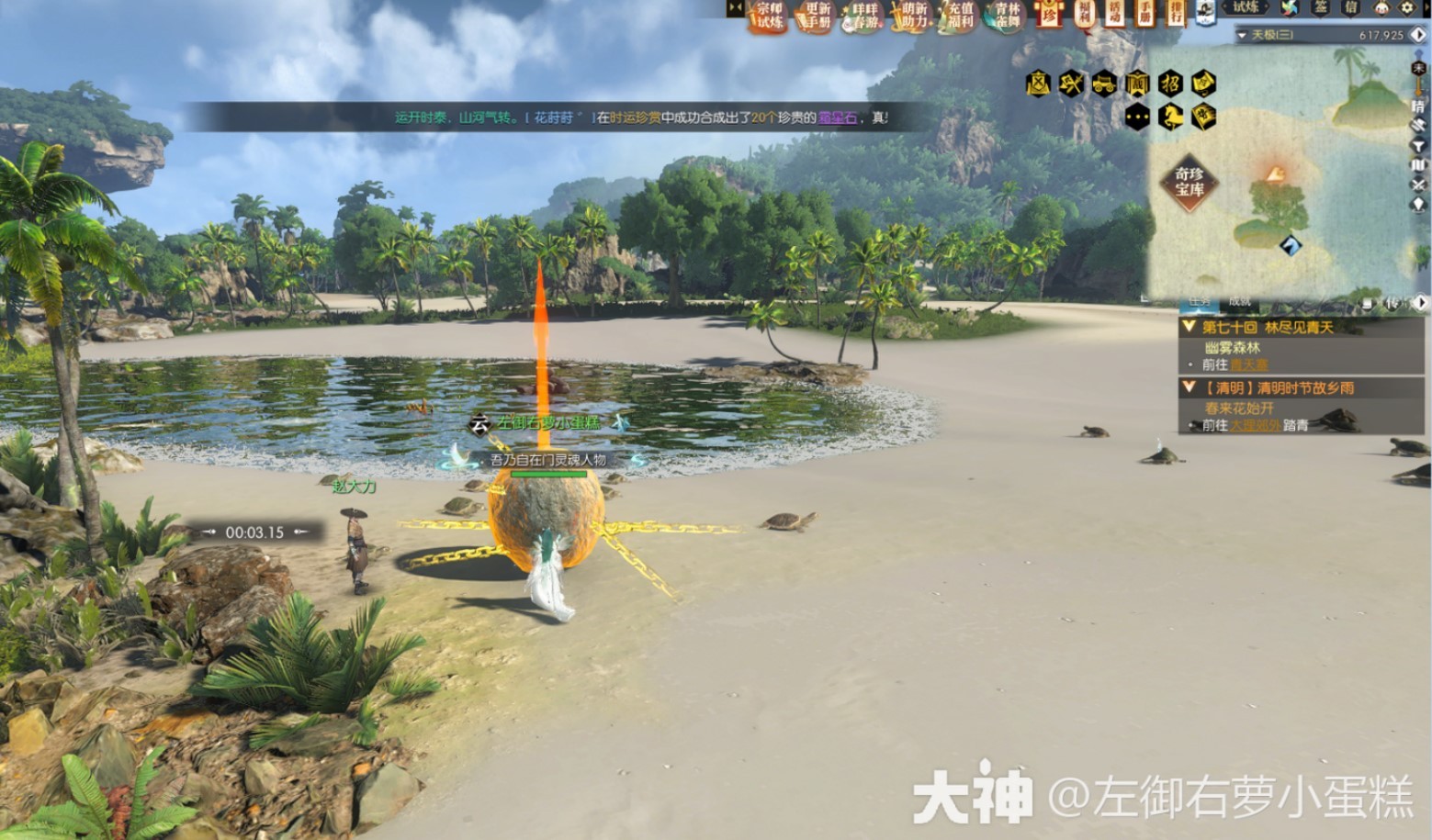Switch to the 成就 achievements tab
Screen dimensions: 1432x840
pos(1240,302)
